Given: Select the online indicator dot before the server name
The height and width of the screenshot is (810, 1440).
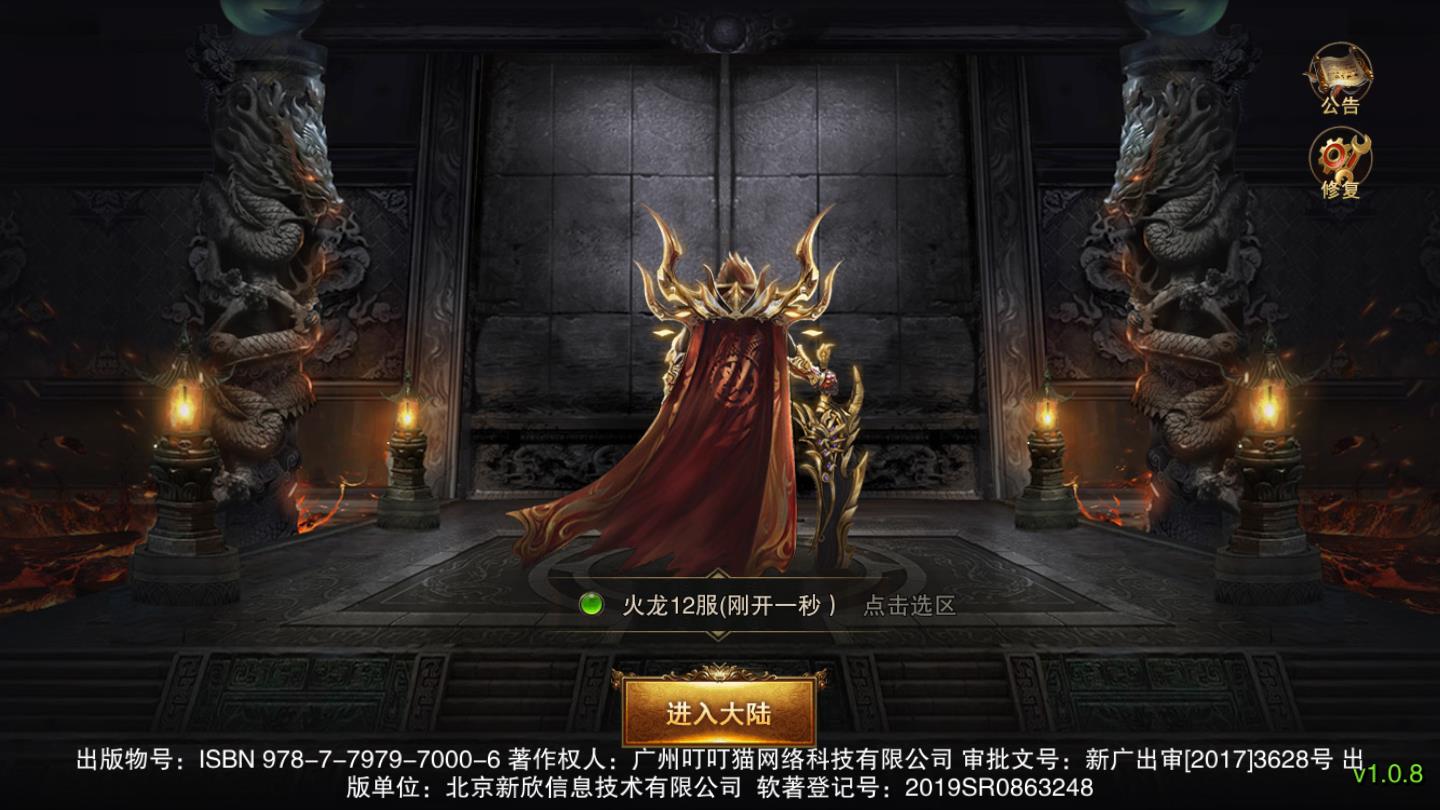Looking at the screenshot, I should pos(593,602).
